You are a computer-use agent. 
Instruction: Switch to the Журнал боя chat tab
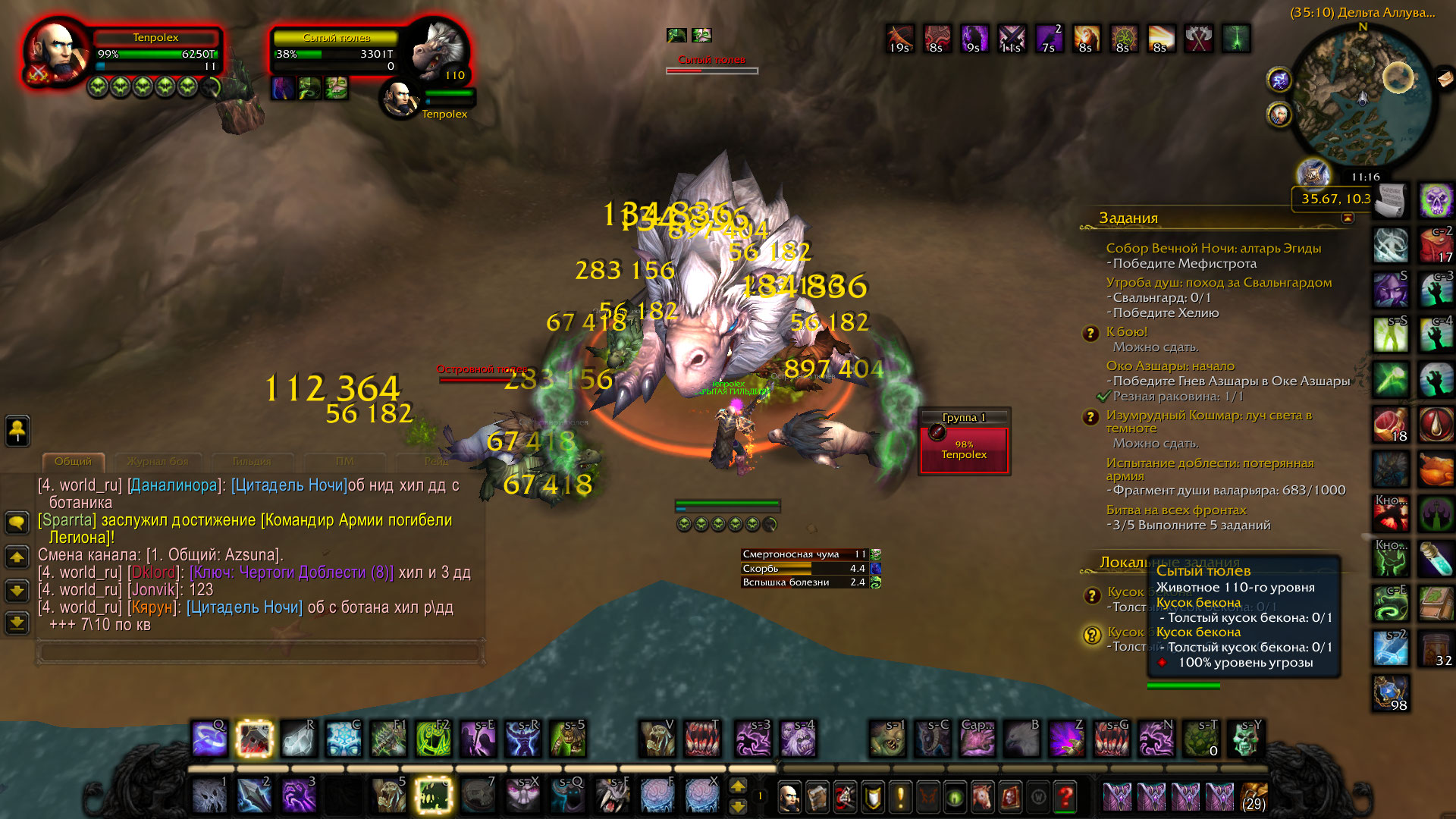pyautogui.click(x=158, y=461)
